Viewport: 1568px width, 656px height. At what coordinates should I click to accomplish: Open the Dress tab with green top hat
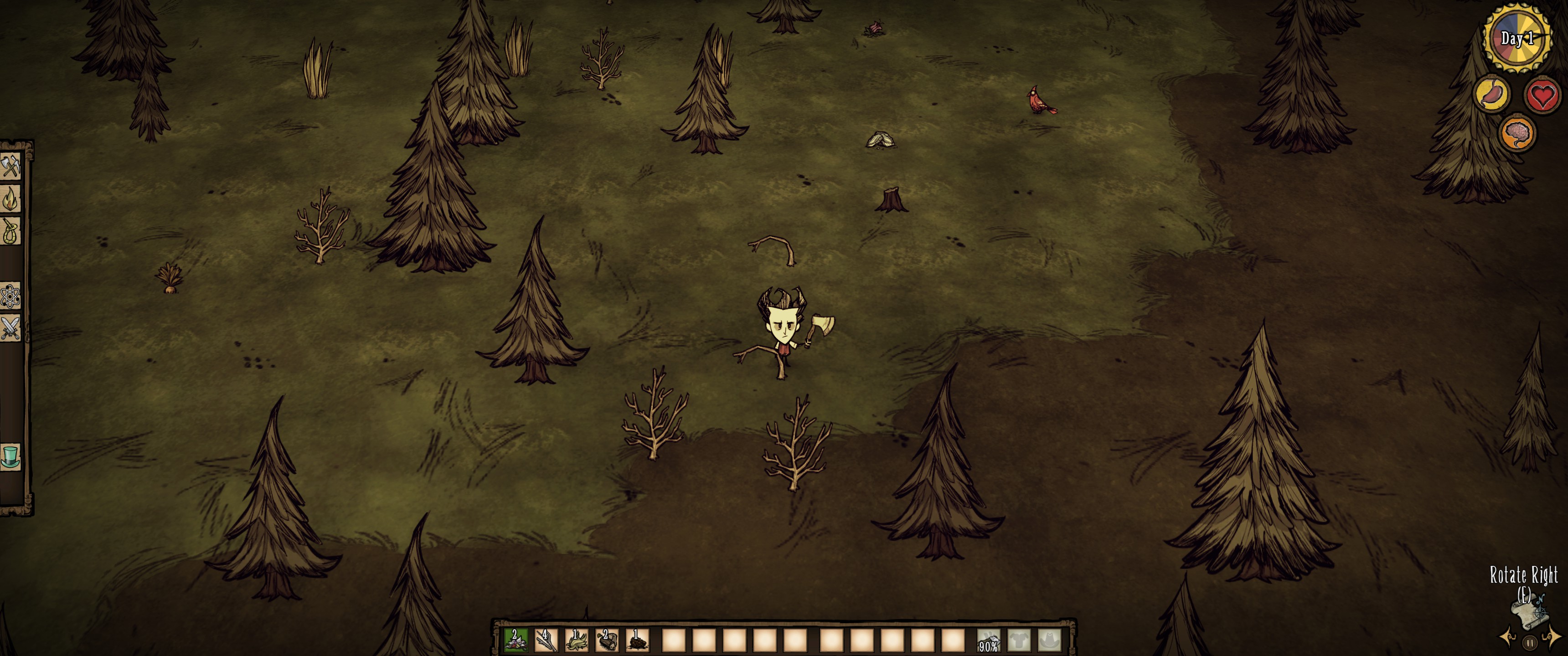(10, 455)
